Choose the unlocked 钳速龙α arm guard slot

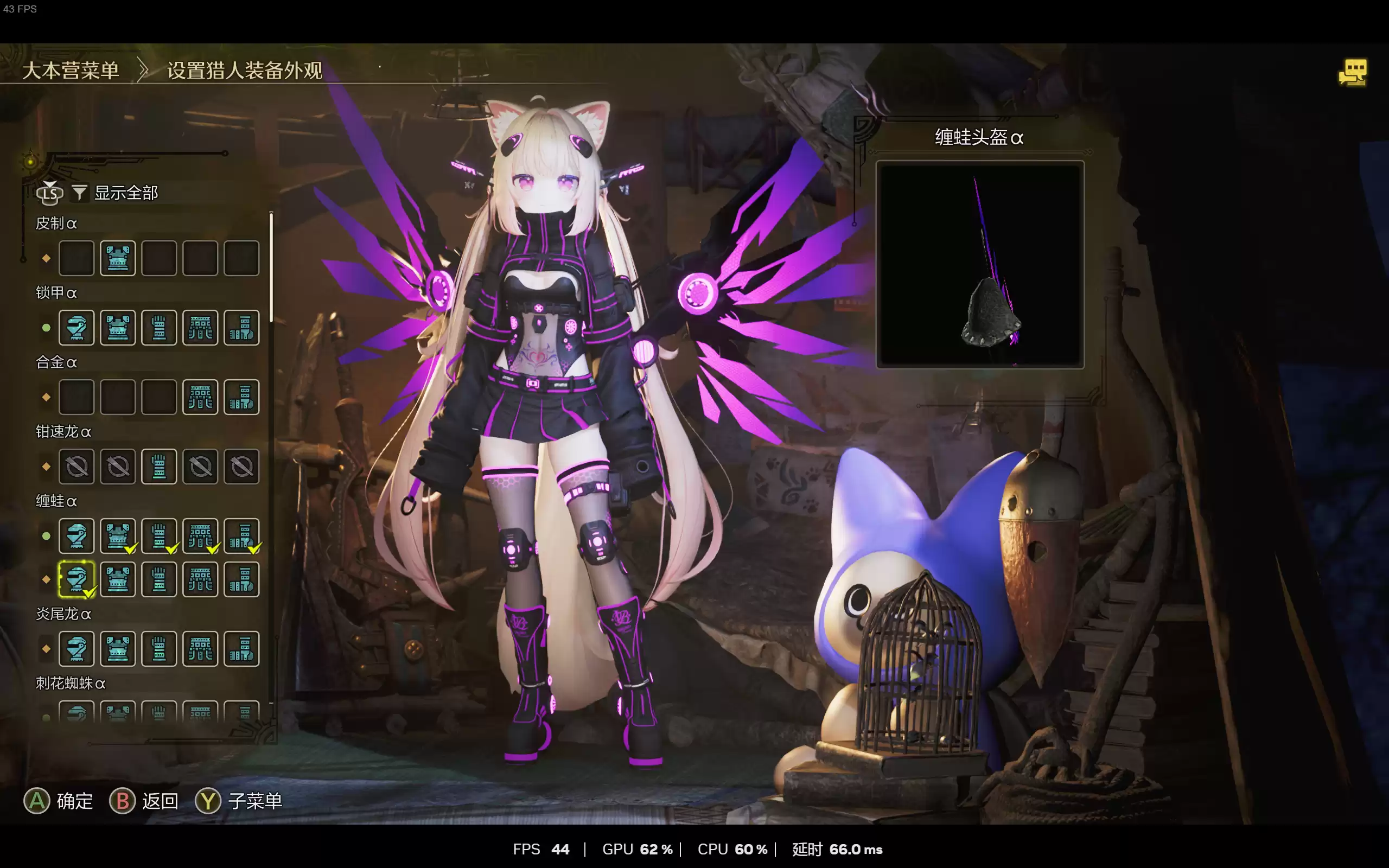pos(159,467)
